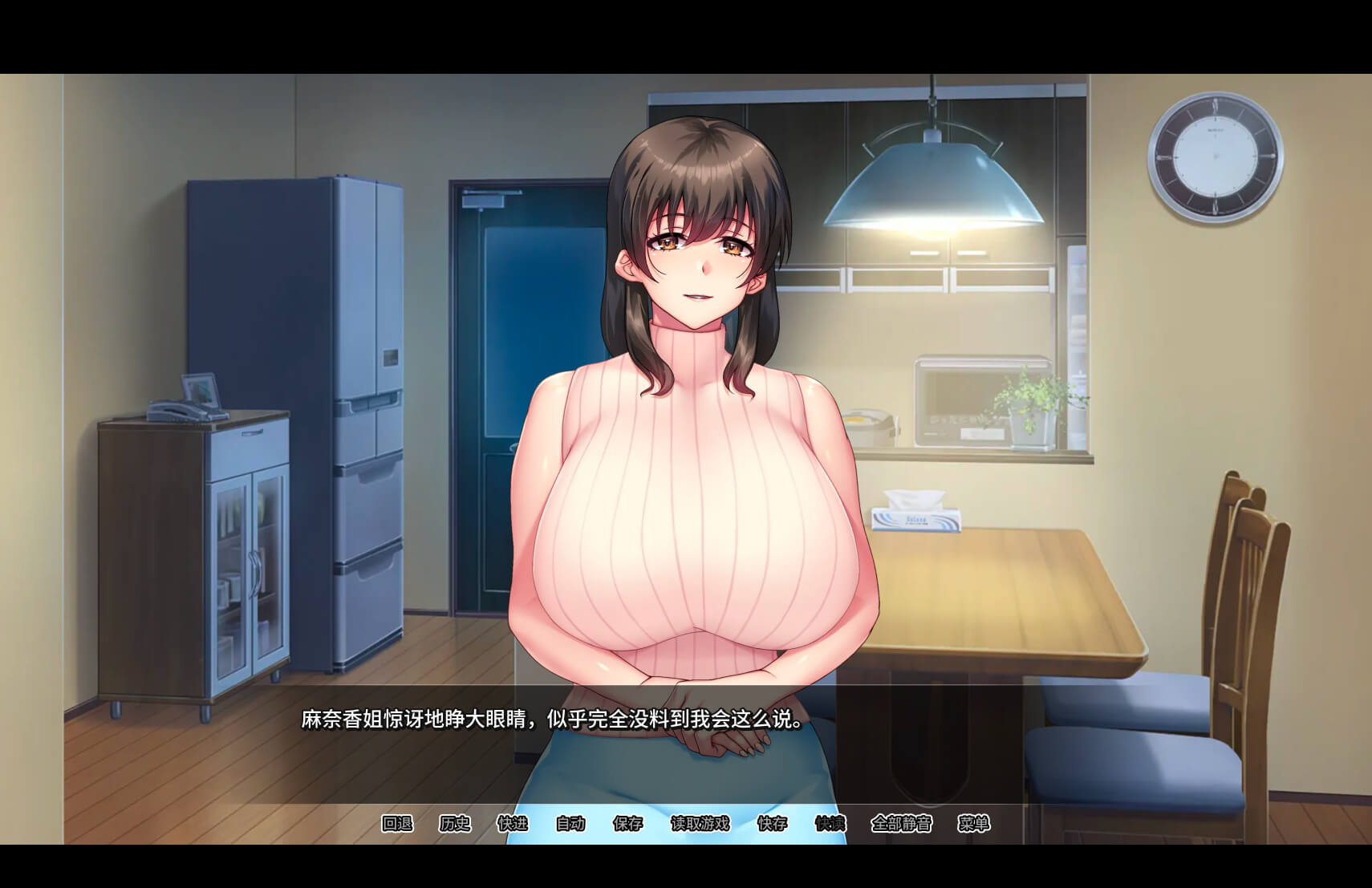Open the 历史 dialogue history log
Screen dimensions: 1372x888
[455, 824]
